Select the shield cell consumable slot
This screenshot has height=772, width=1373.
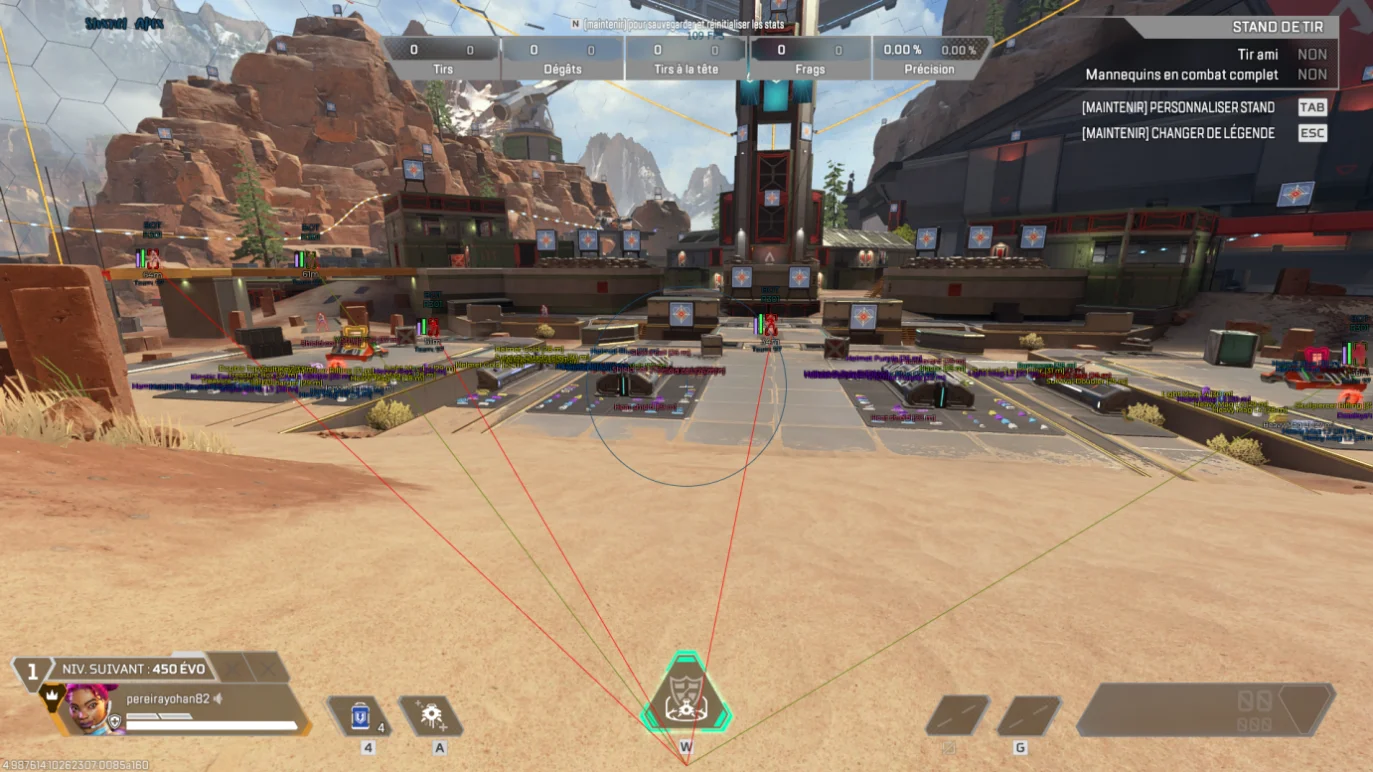360,716
